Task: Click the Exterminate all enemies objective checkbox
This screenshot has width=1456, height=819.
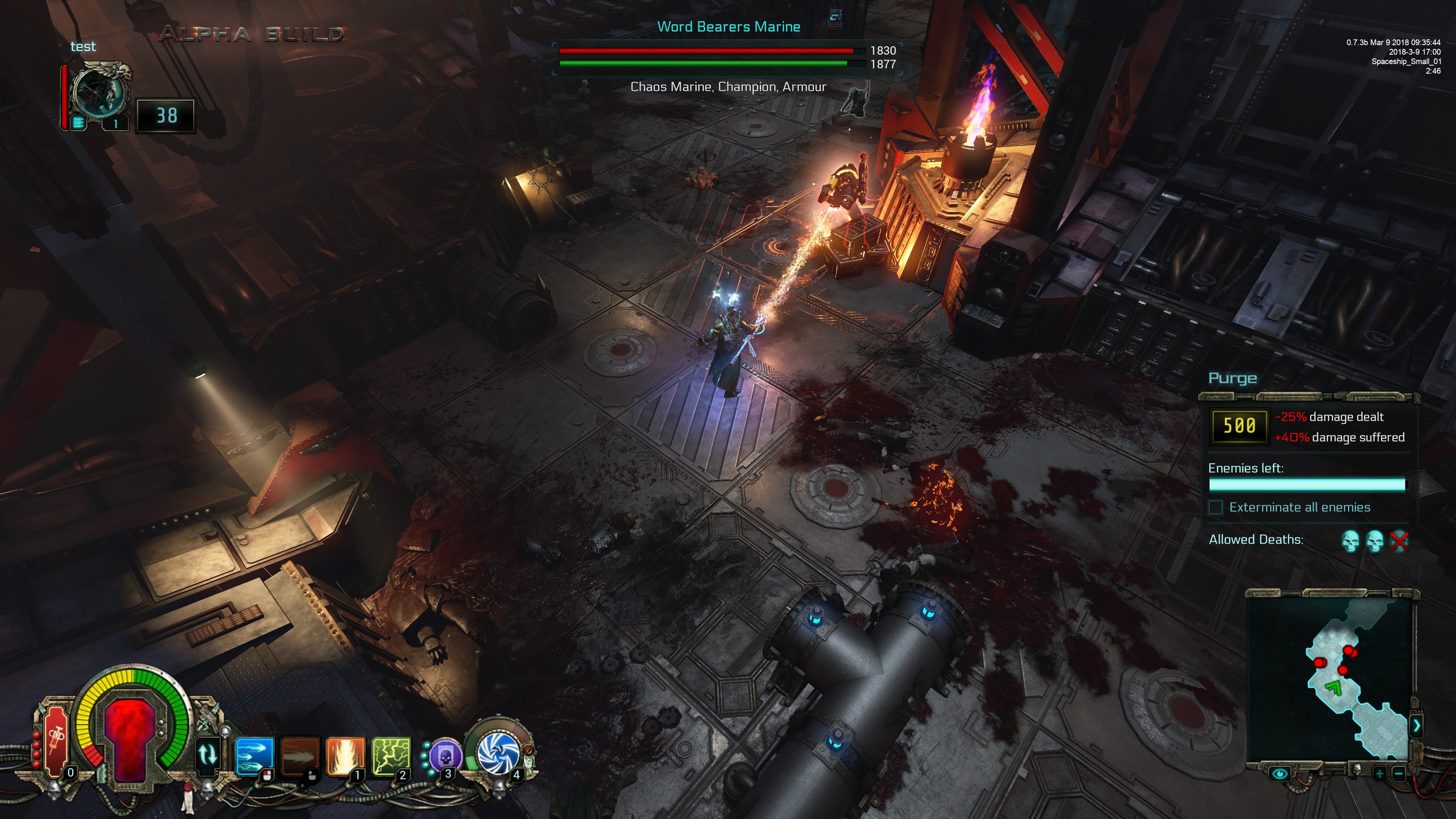Action: [x=1215, y=507]
